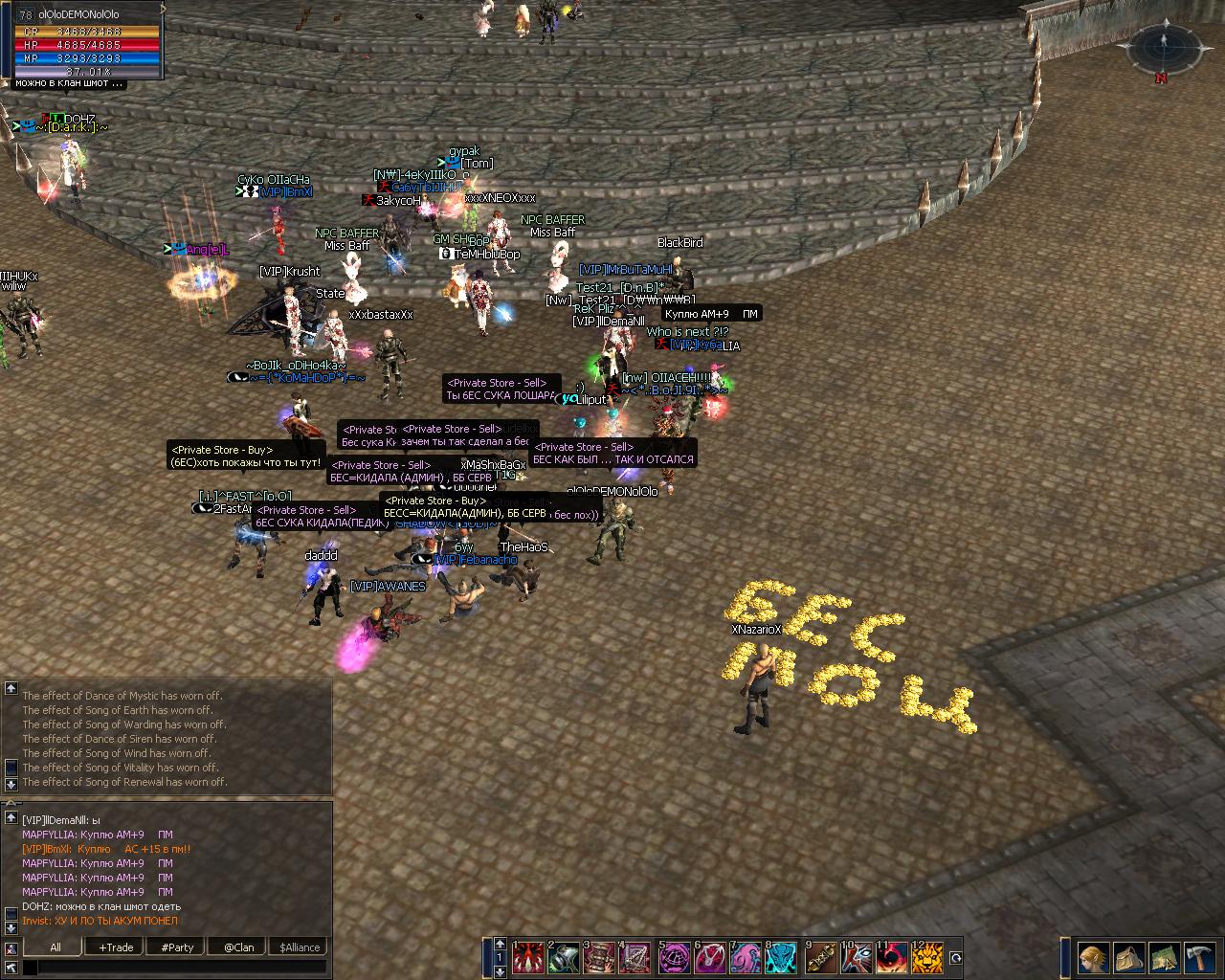This screenshot has width=1225, height=980.
Task: Rotate the hotbar orientation button
Action: point(955,957)
